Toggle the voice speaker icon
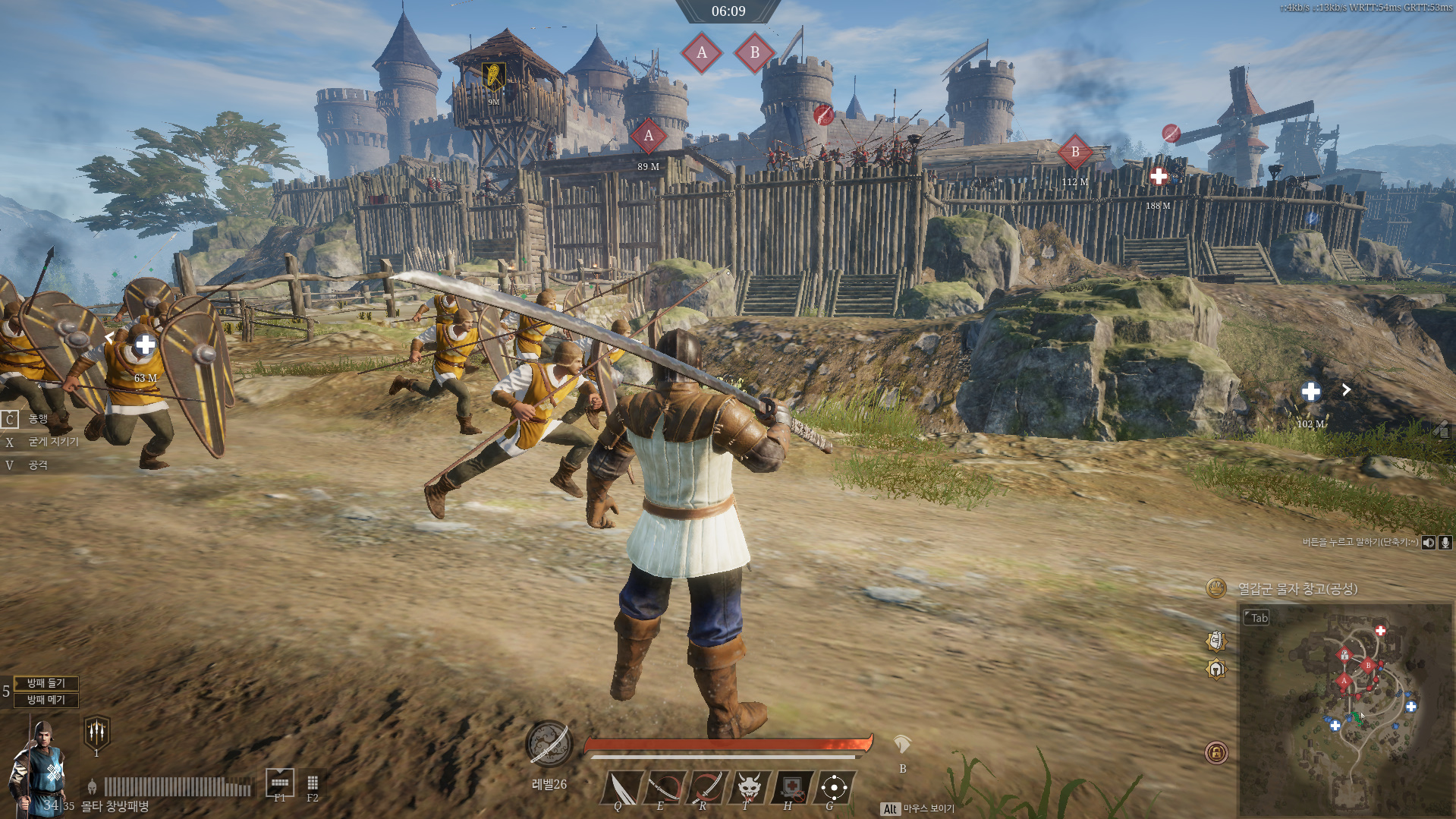1456x819 pixels. point(1429,542)
